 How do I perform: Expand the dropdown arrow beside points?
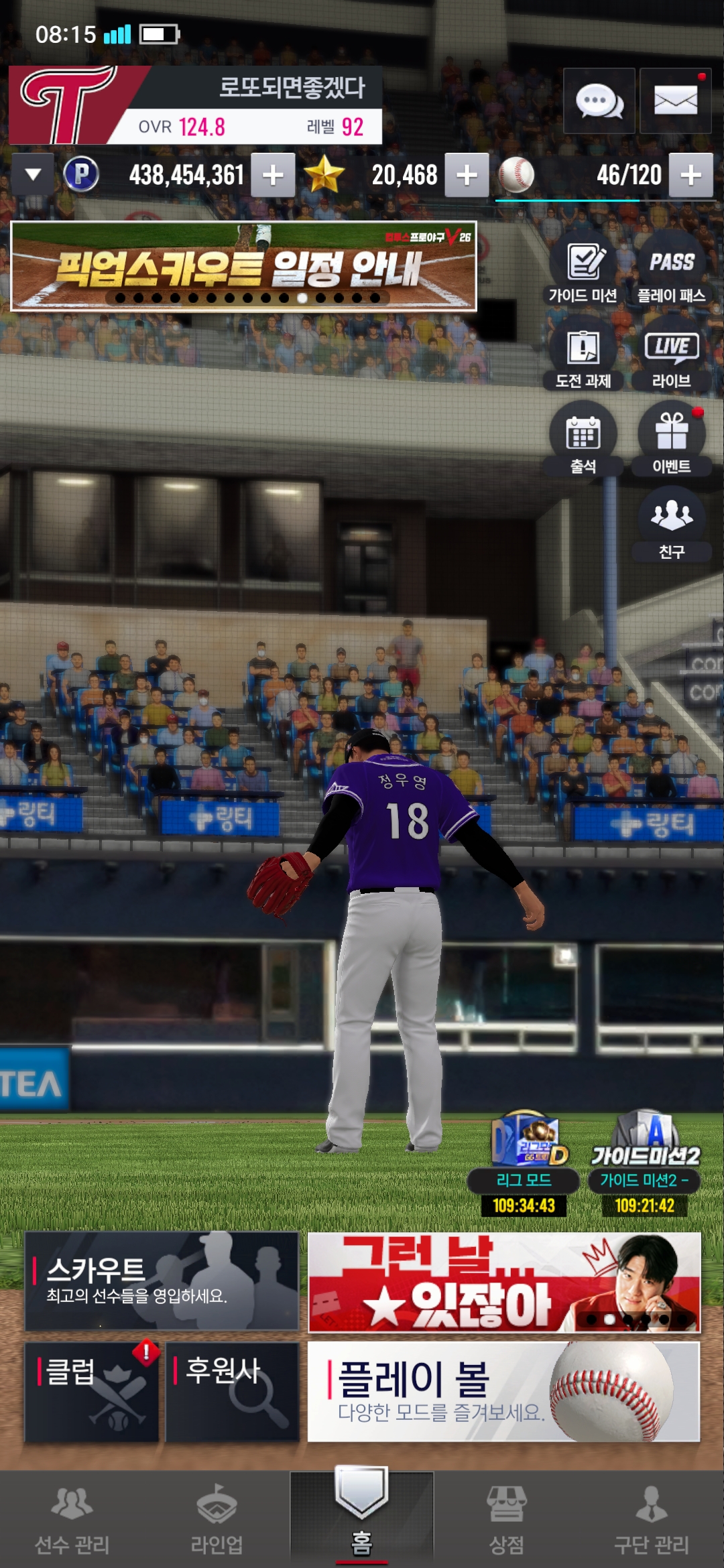pyautogui.click(x=33, y=175)
